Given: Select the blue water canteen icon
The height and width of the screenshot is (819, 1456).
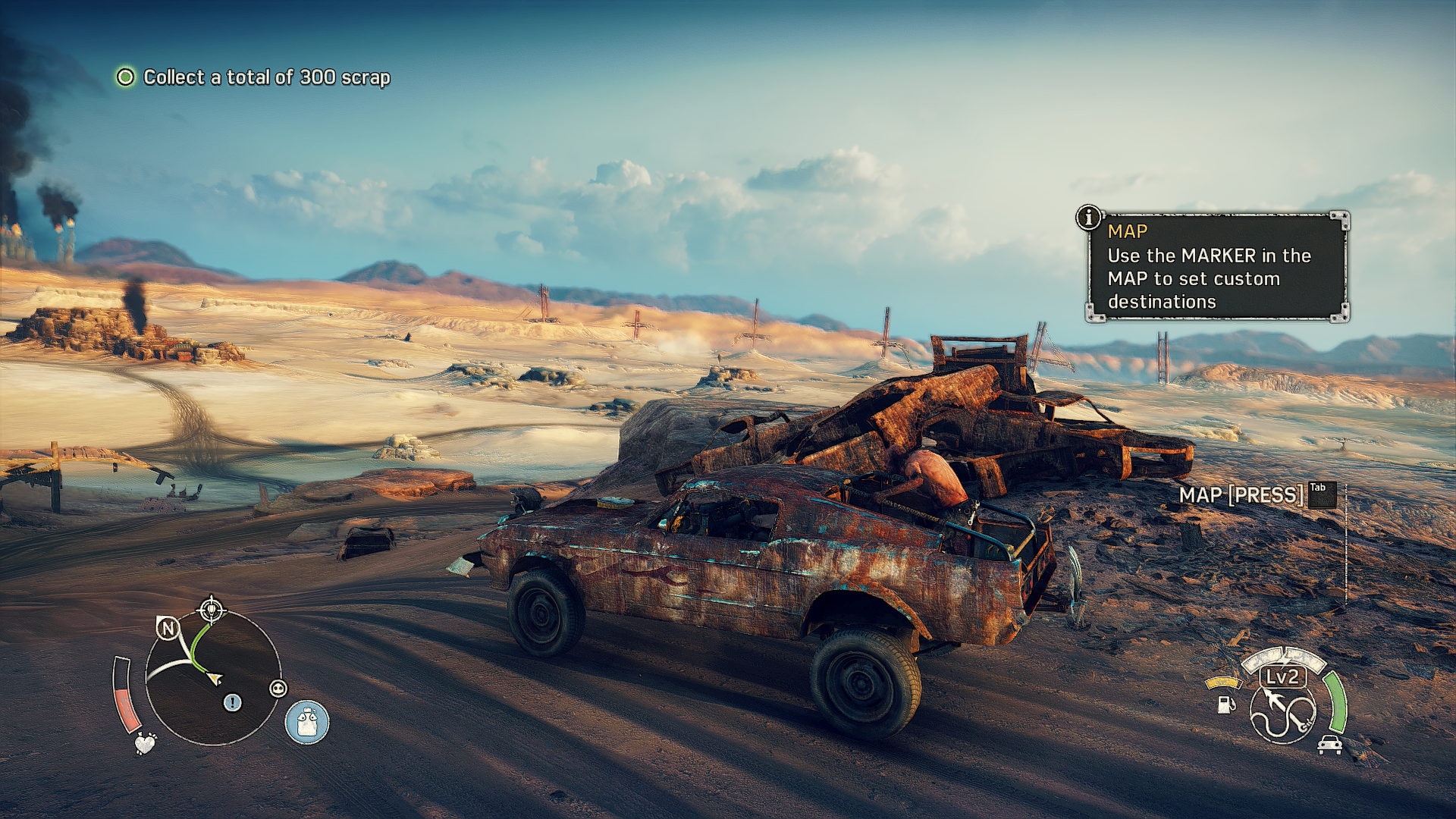Looking at the screenshot, I should click(x=306, y=721).
